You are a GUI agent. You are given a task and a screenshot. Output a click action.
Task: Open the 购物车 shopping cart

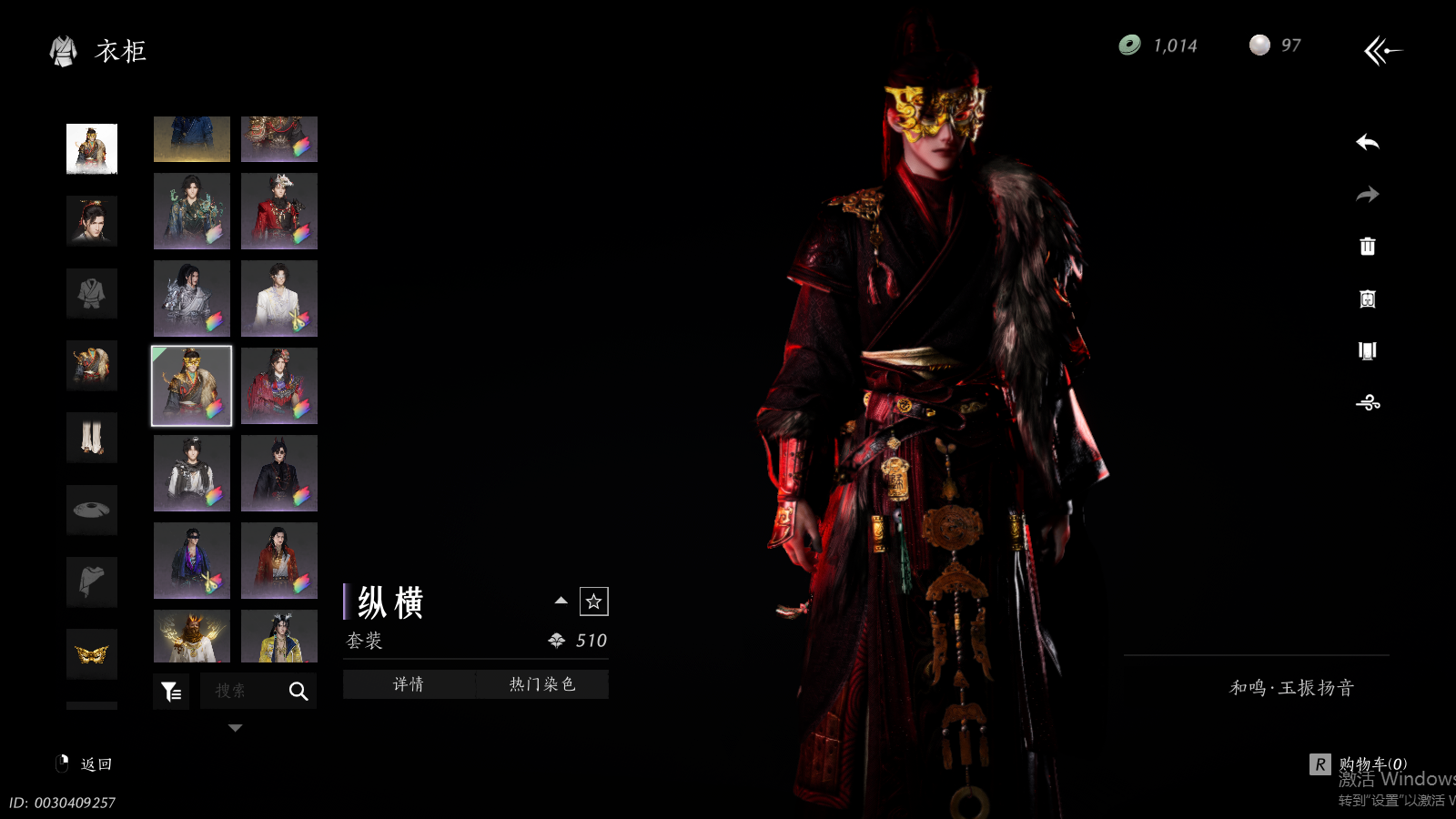point(1360,764)
